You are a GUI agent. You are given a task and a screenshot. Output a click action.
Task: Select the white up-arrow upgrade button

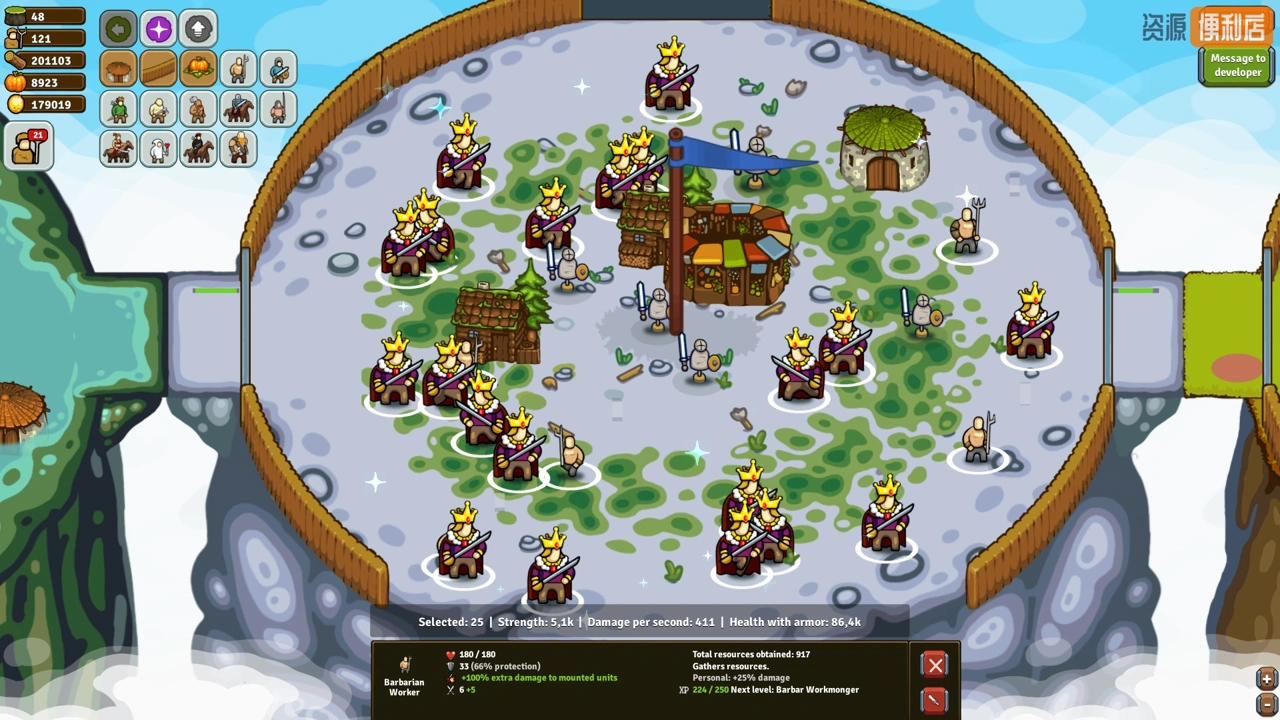pos(198,29)
